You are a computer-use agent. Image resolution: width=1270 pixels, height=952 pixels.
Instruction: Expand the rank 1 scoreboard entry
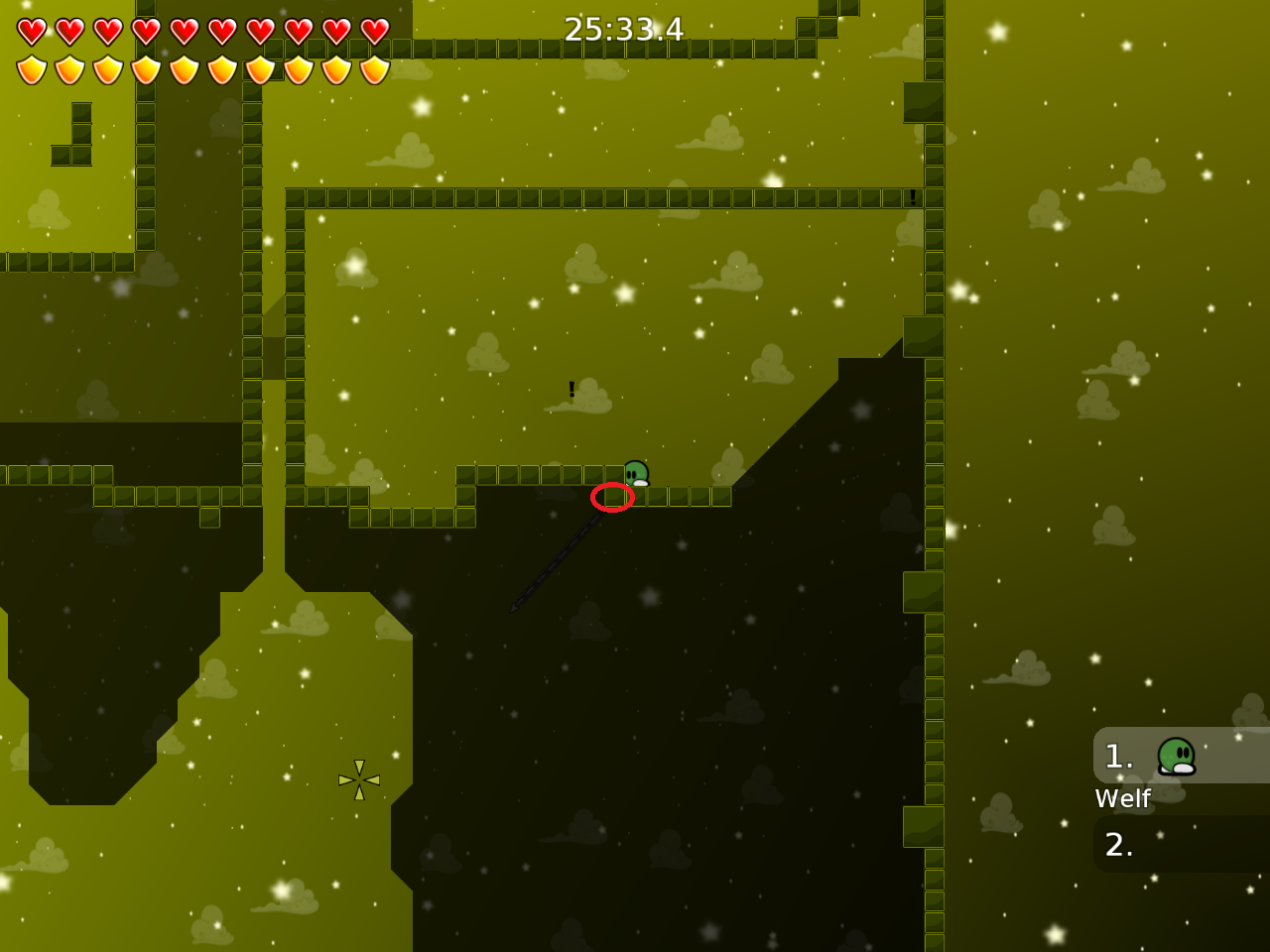click(1181, 756)
